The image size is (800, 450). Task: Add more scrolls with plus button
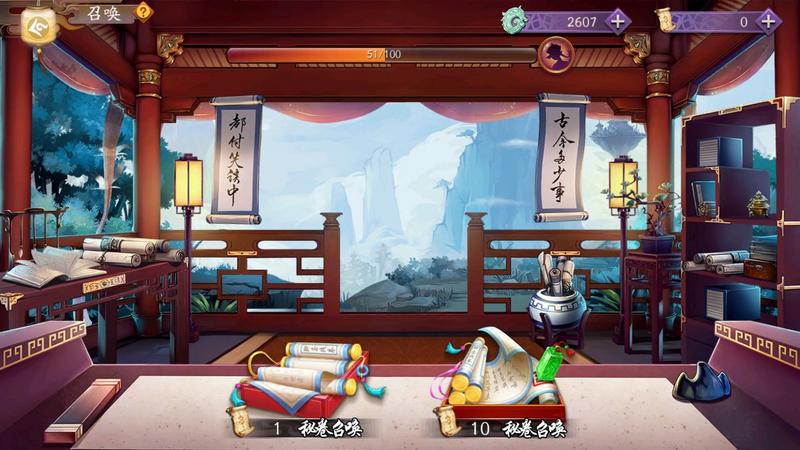click(x=768, y=20)
